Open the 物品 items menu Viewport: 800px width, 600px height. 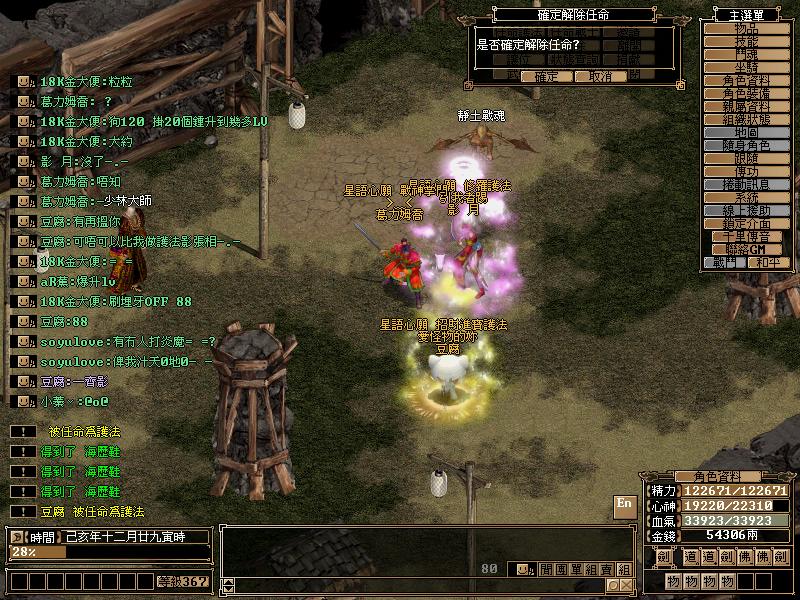[x=746, y=29]
